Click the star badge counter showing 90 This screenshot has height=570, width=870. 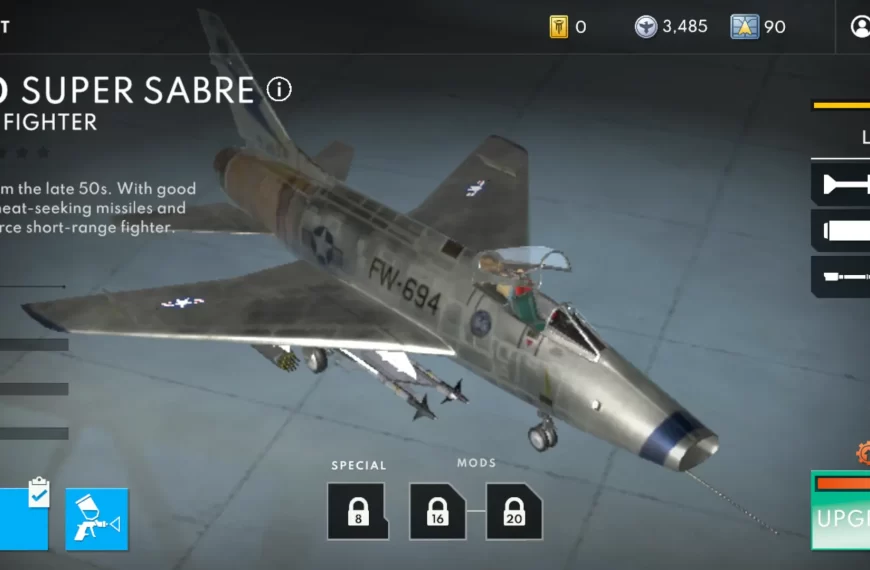point(758,27)
